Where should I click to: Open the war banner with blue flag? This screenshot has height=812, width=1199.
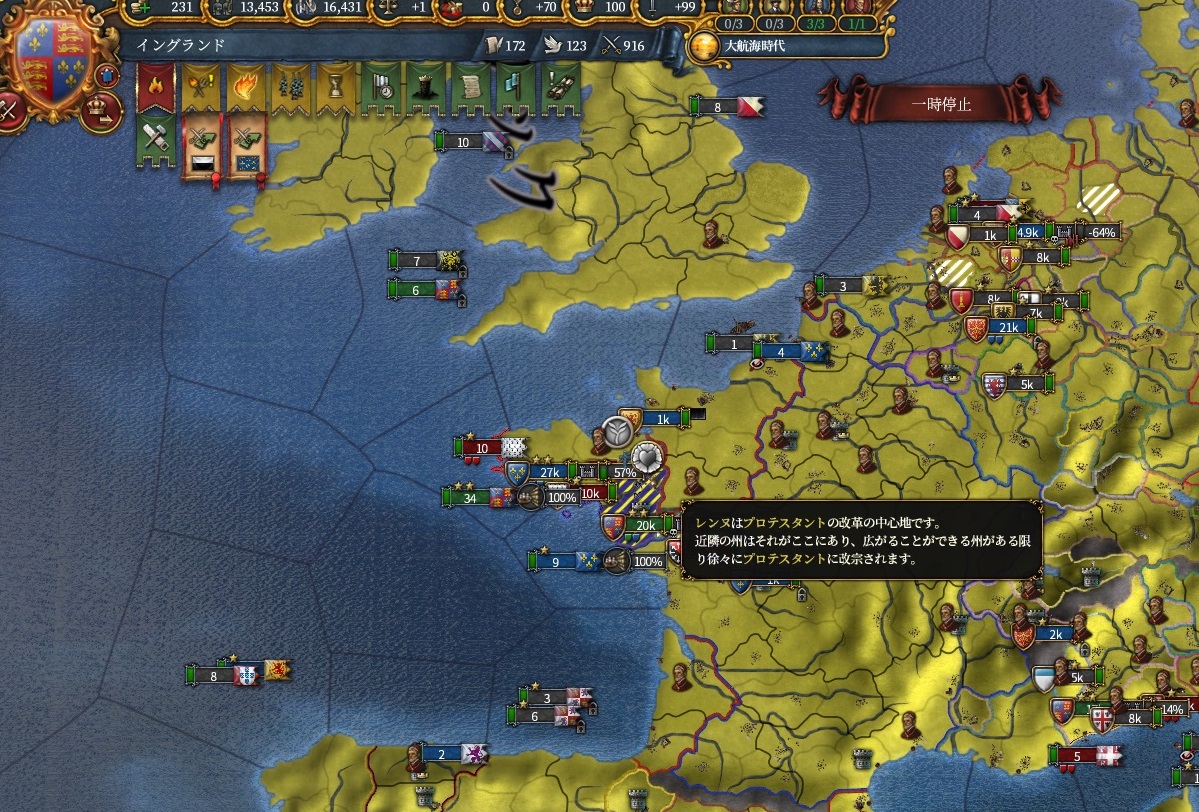247,146
